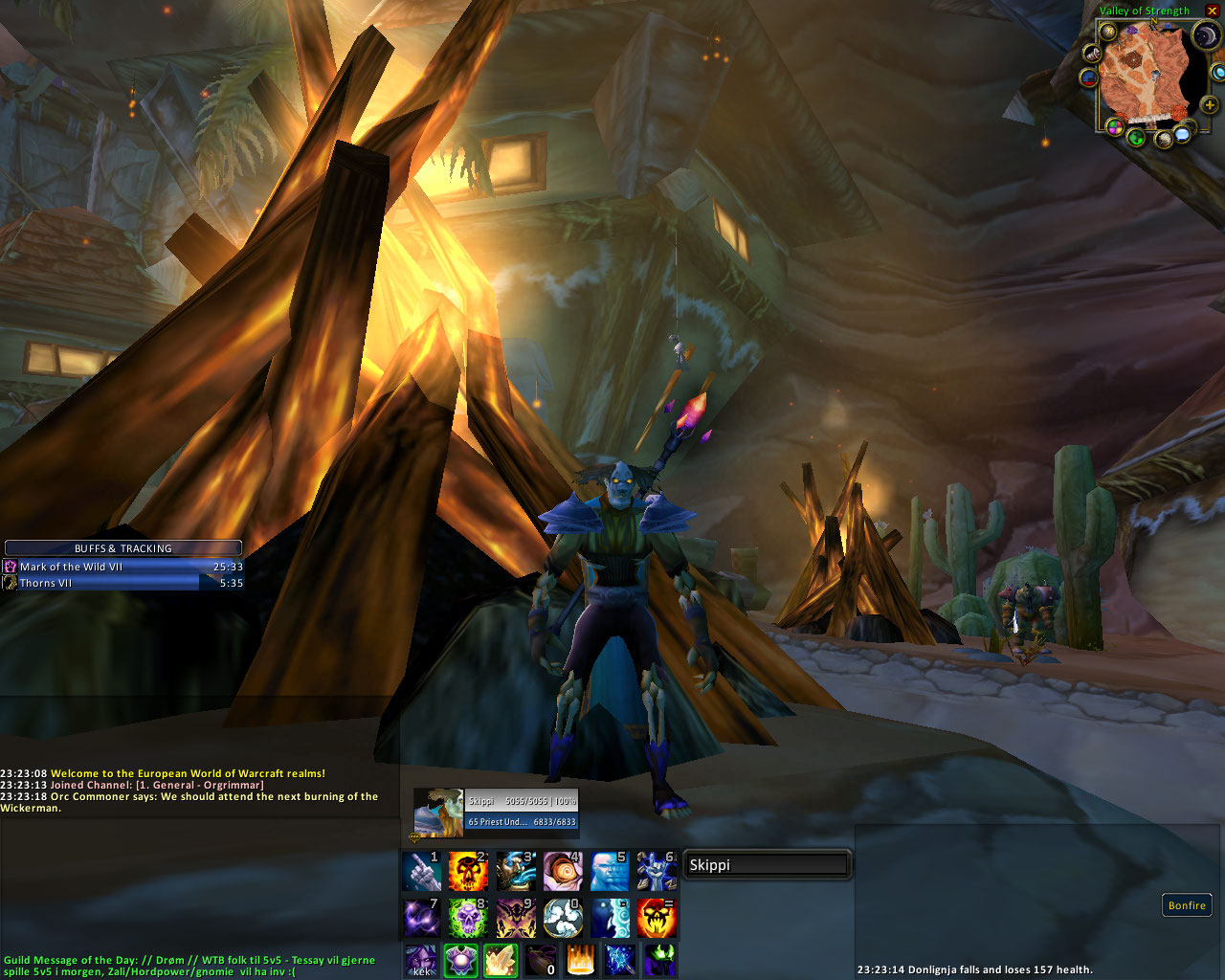Image resolution: width=1225 pixels, height=980 pixels.
Task: Zoom in the minimap with the plus button
Action: tap(1210, 104)
